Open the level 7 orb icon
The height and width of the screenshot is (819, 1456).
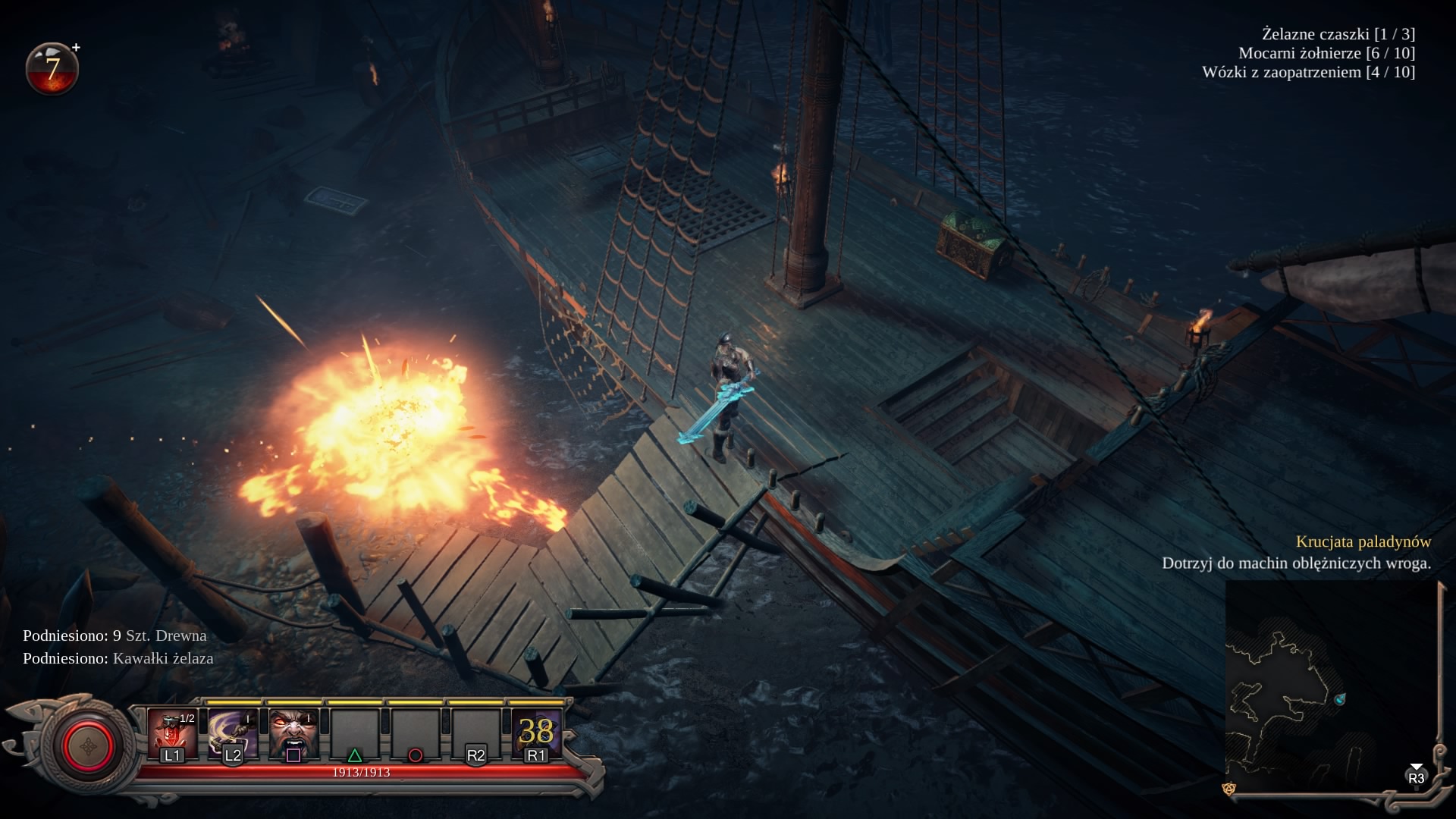pos(52,69)
